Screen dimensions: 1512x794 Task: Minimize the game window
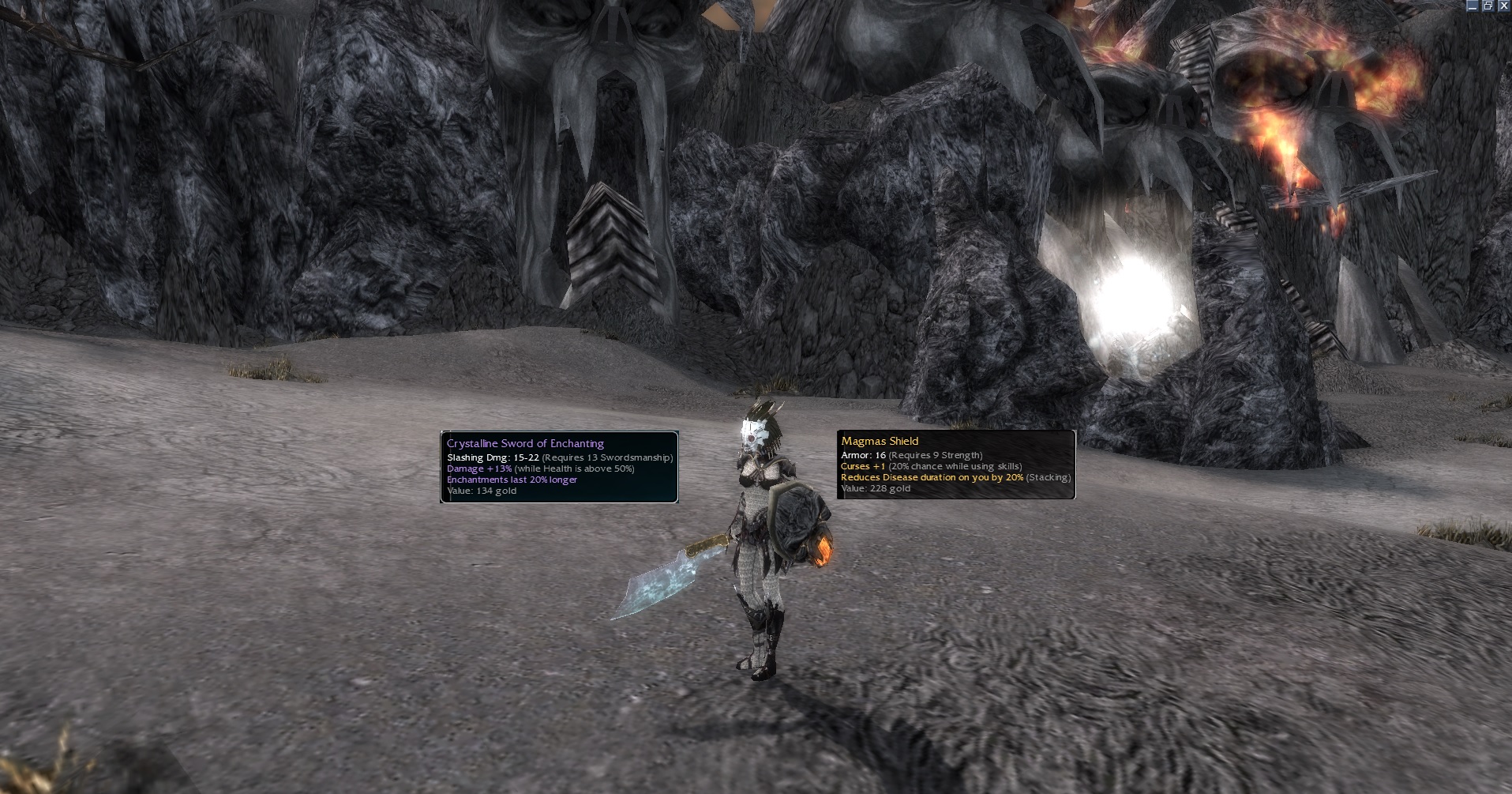(1473, 6)
